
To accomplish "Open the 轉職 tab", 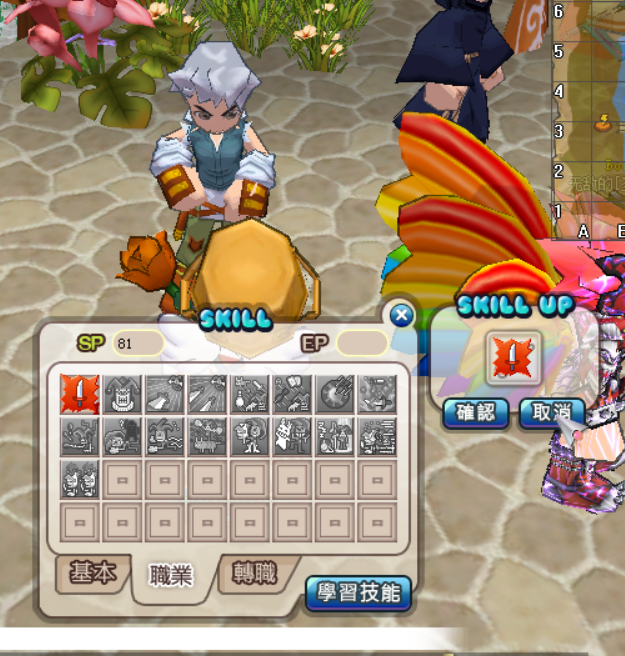I will (254, 573).
